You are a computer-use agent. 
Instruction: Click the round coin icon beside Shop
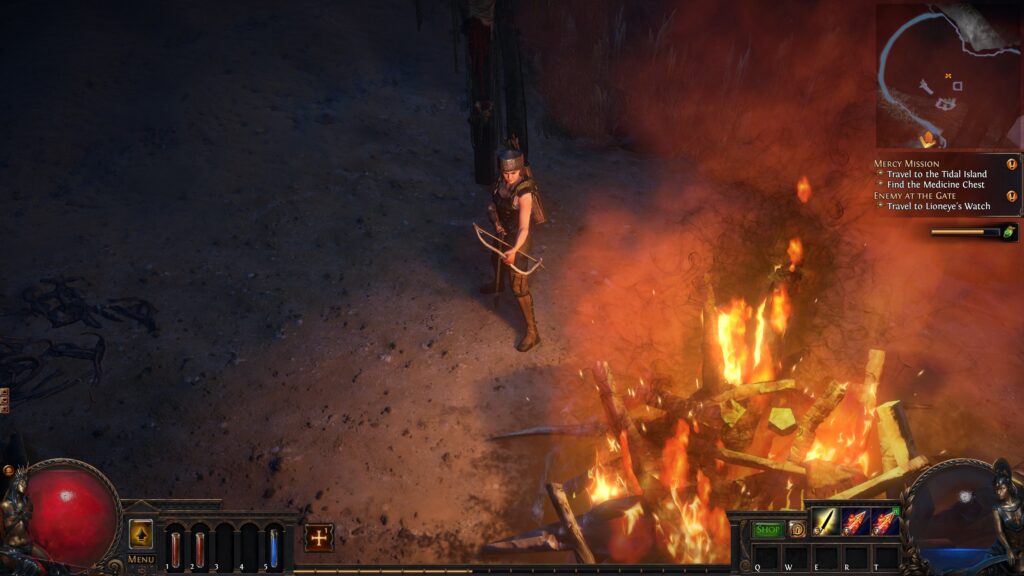[797, 529]
